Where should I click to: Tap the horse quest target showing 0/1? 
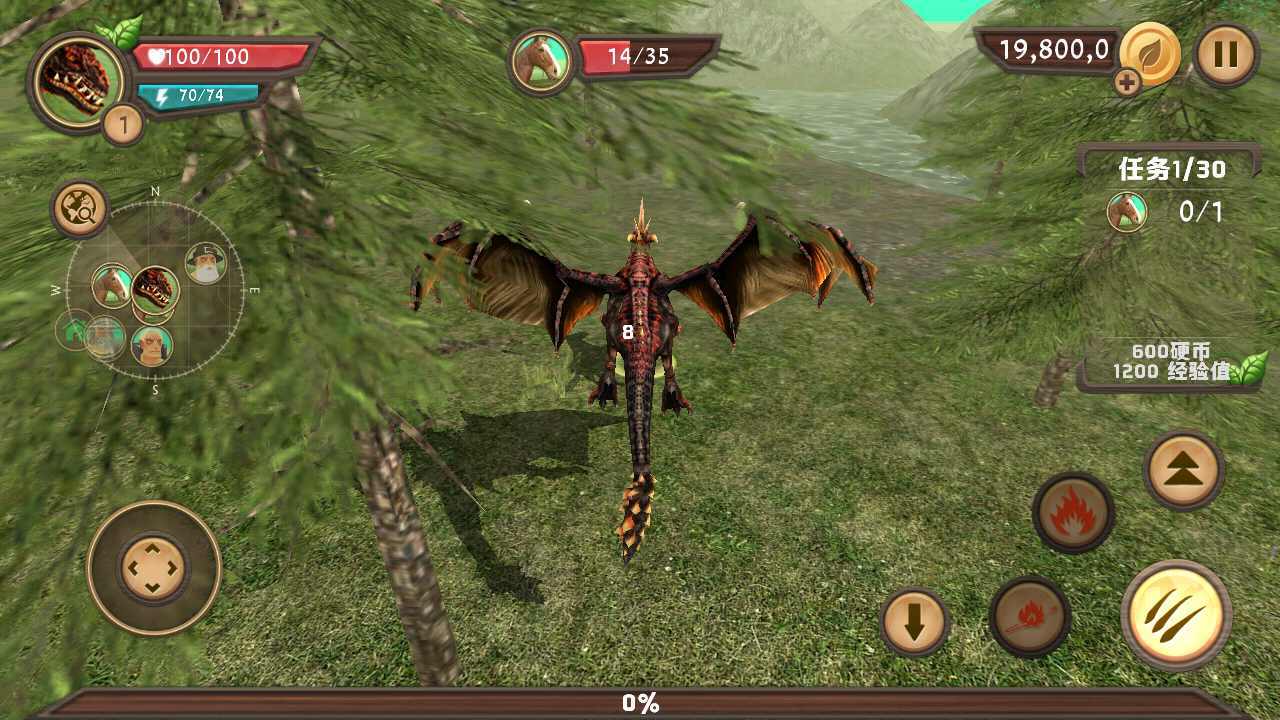(1160, 211)
